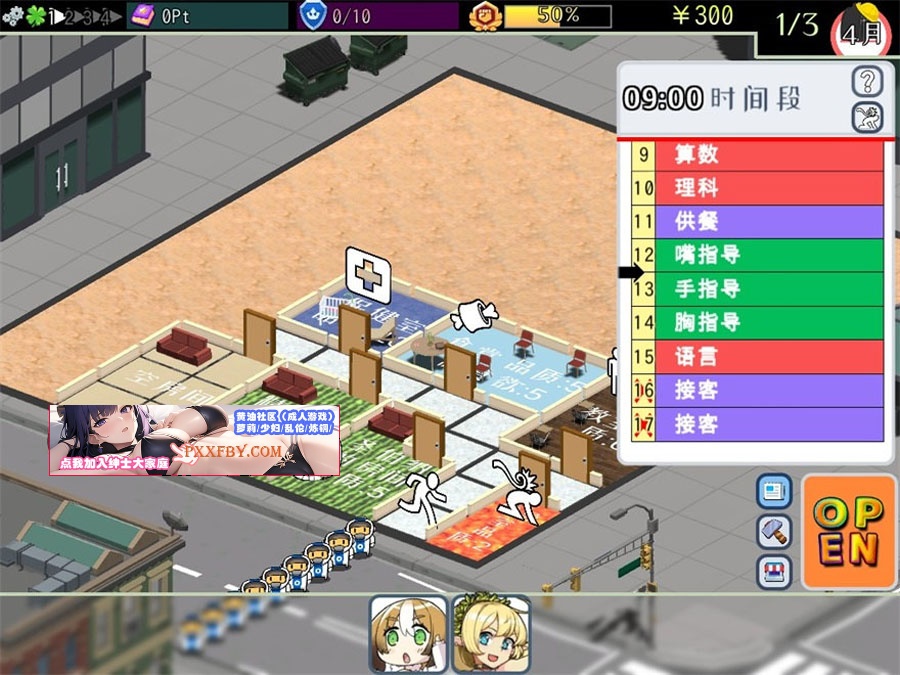Open the gear settings icon
The width and height of the screenshot is (900, 675).
12,16
